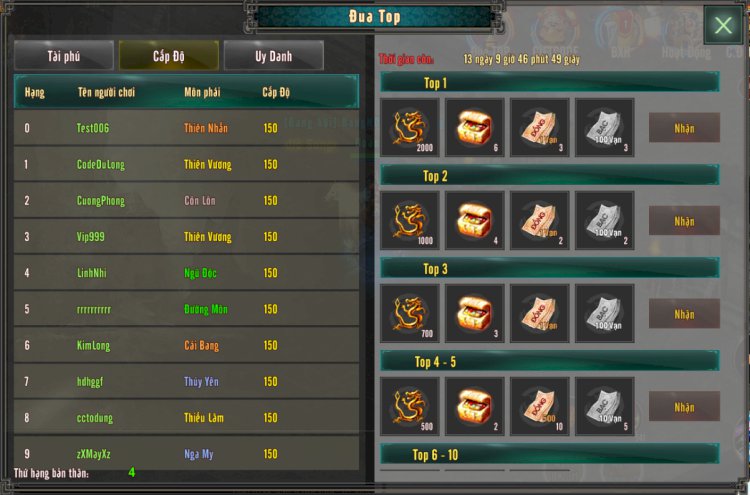Close the Đua Top window
The height and width of the screenshot is (495, 750).
pos(722,26)
